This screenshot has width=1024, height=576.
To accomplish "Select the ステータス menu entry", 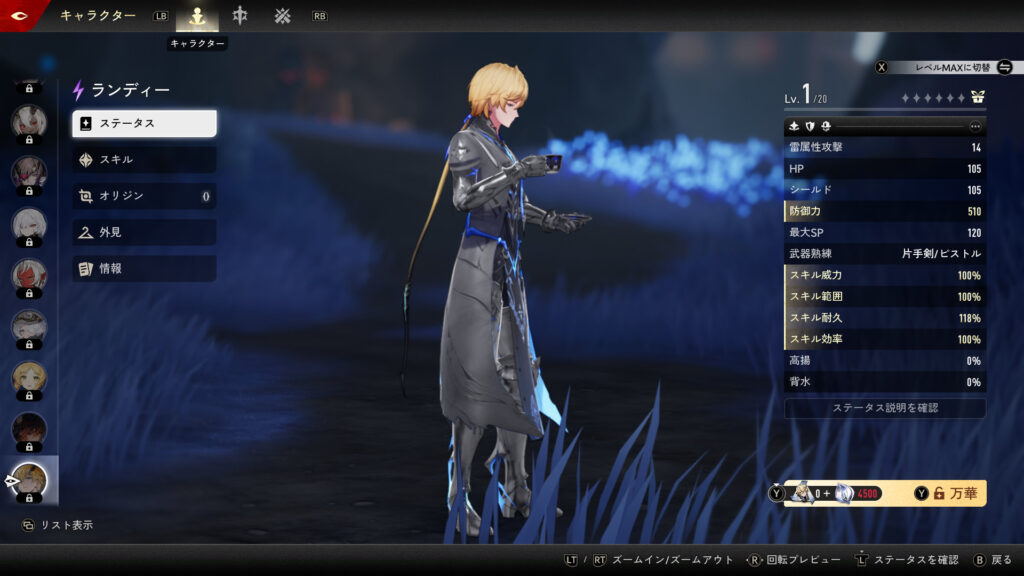I will [144, 123].
